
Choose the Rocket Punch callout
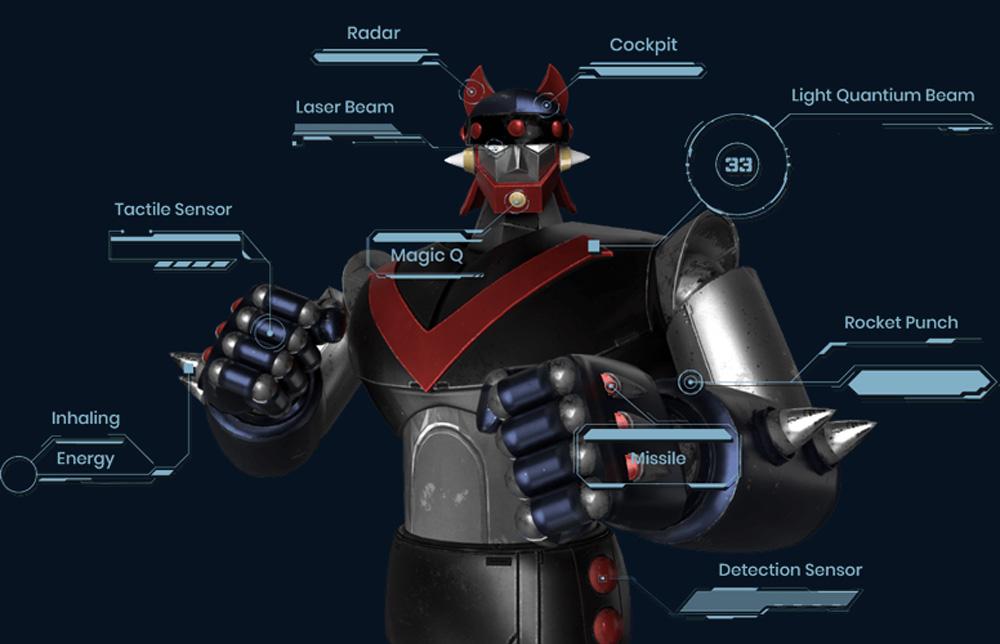pyautogui.click(x=900, y=323)
